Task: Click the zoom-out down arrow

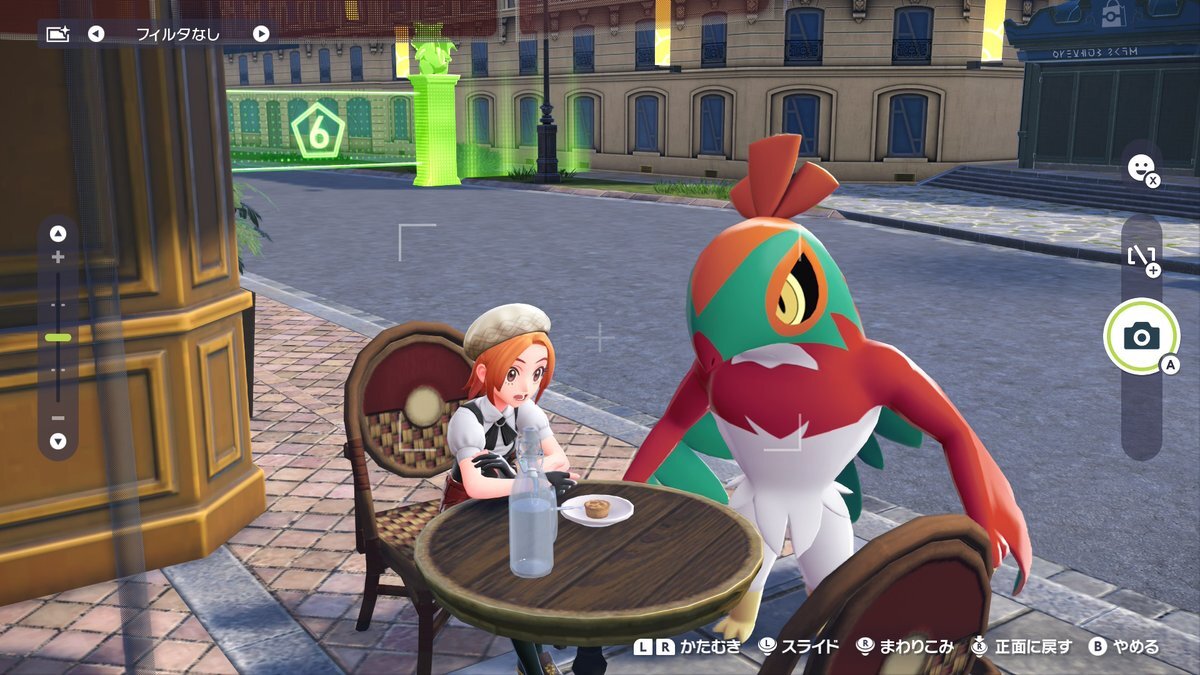Action: pos(58,441)
